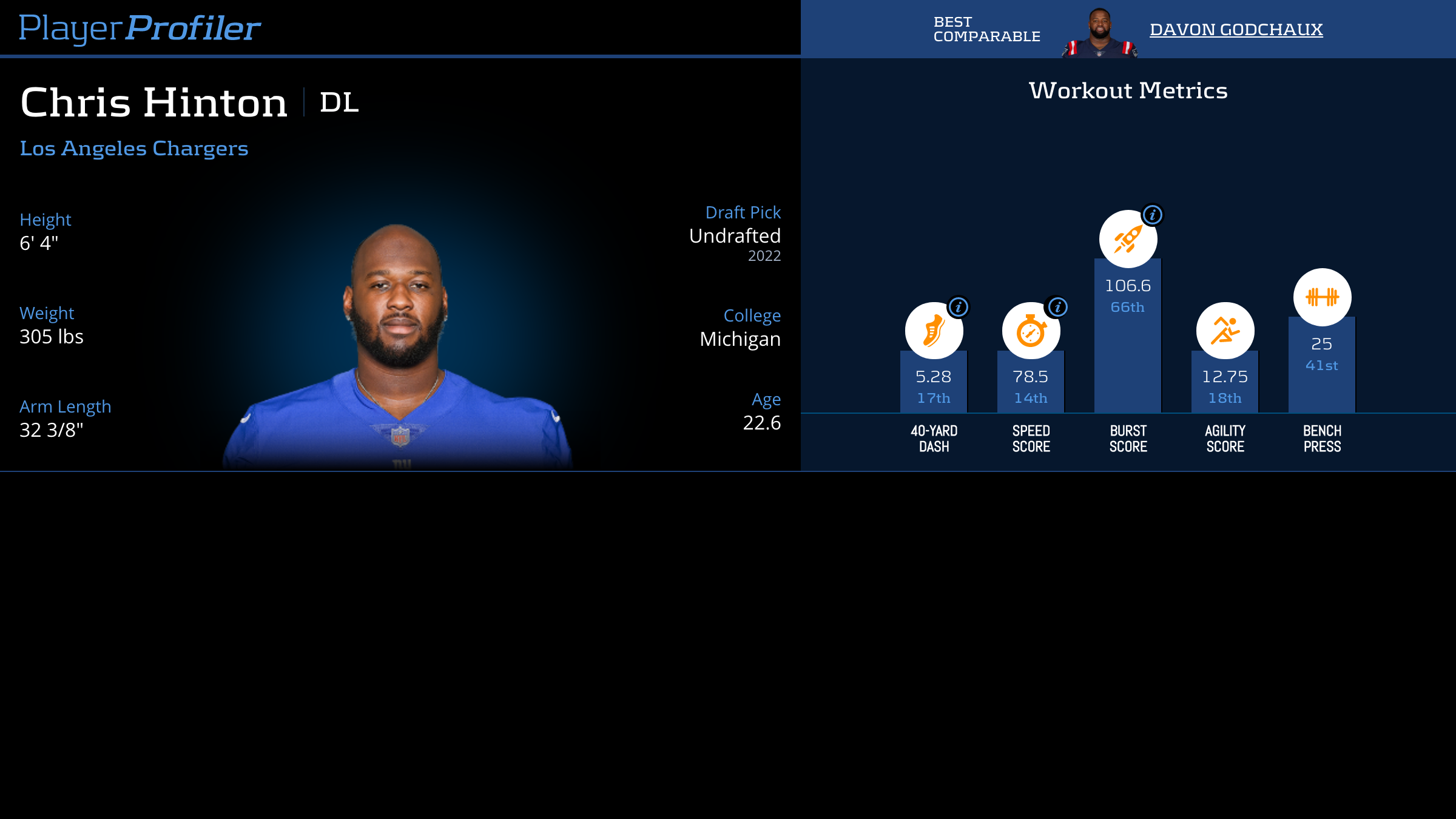Screen dimensions: 1456x819
Task: Click the Burst Score rocket icon
Action: [x=1127, y=240]
